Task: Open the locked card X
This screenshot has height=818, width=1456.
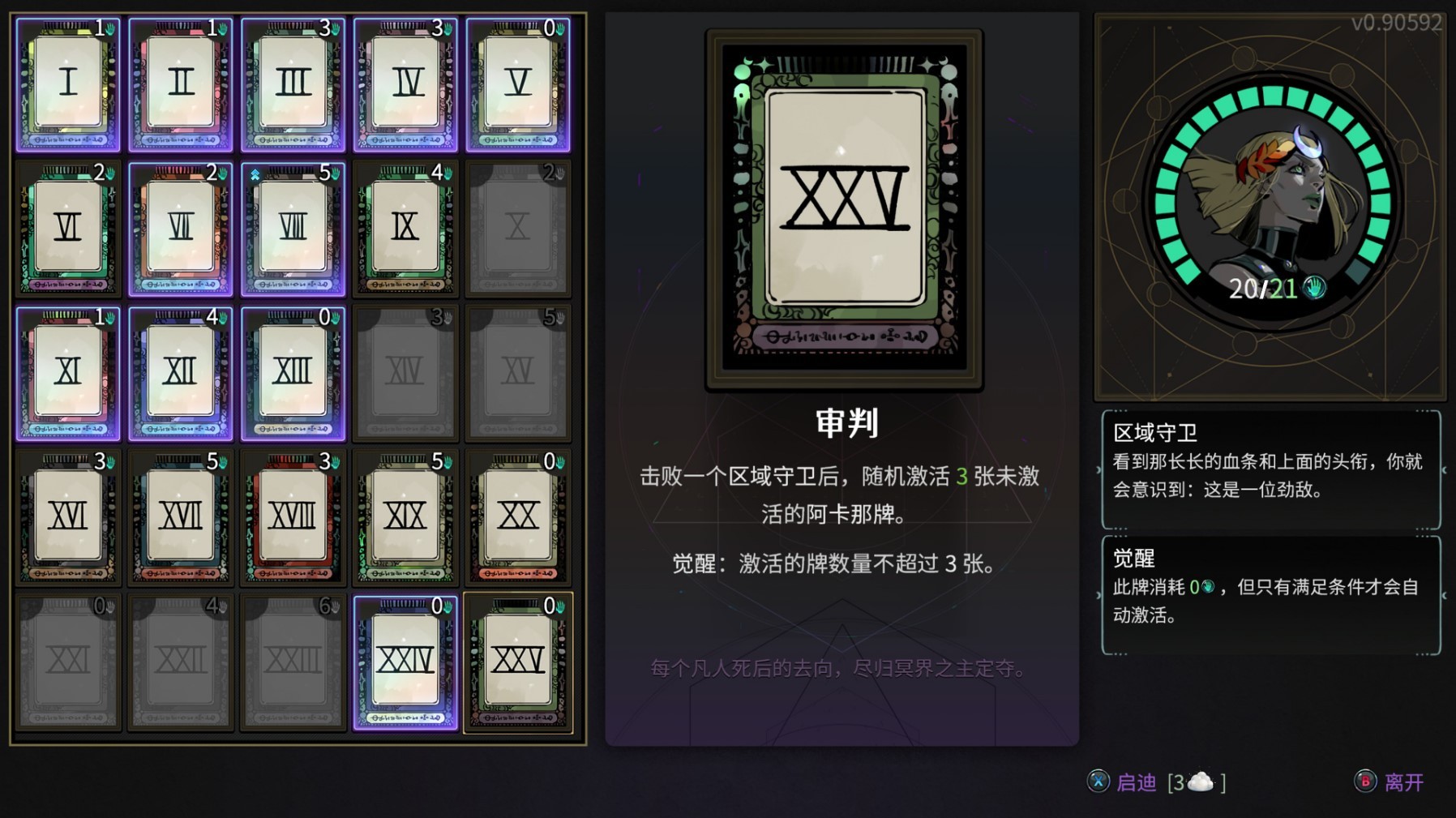Action: [x=519, y=225]
